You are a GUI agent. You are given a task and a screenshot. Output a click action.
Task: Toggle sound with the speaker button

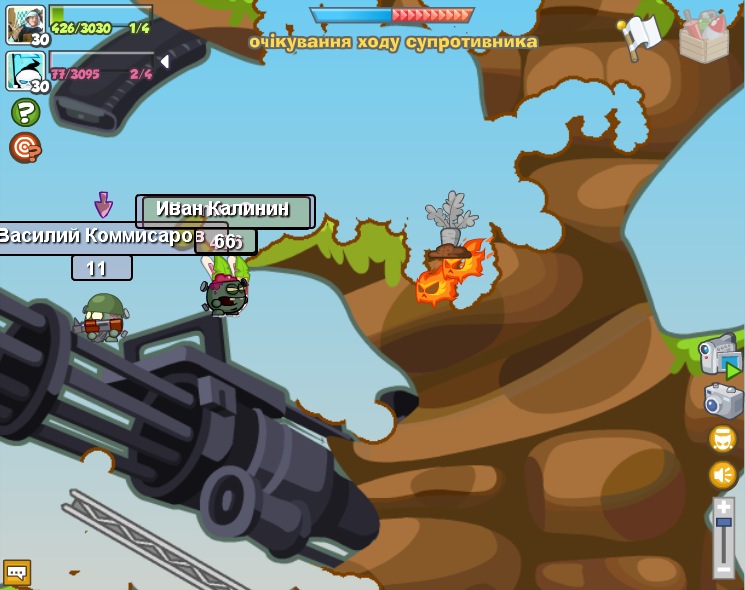point(723,475)
